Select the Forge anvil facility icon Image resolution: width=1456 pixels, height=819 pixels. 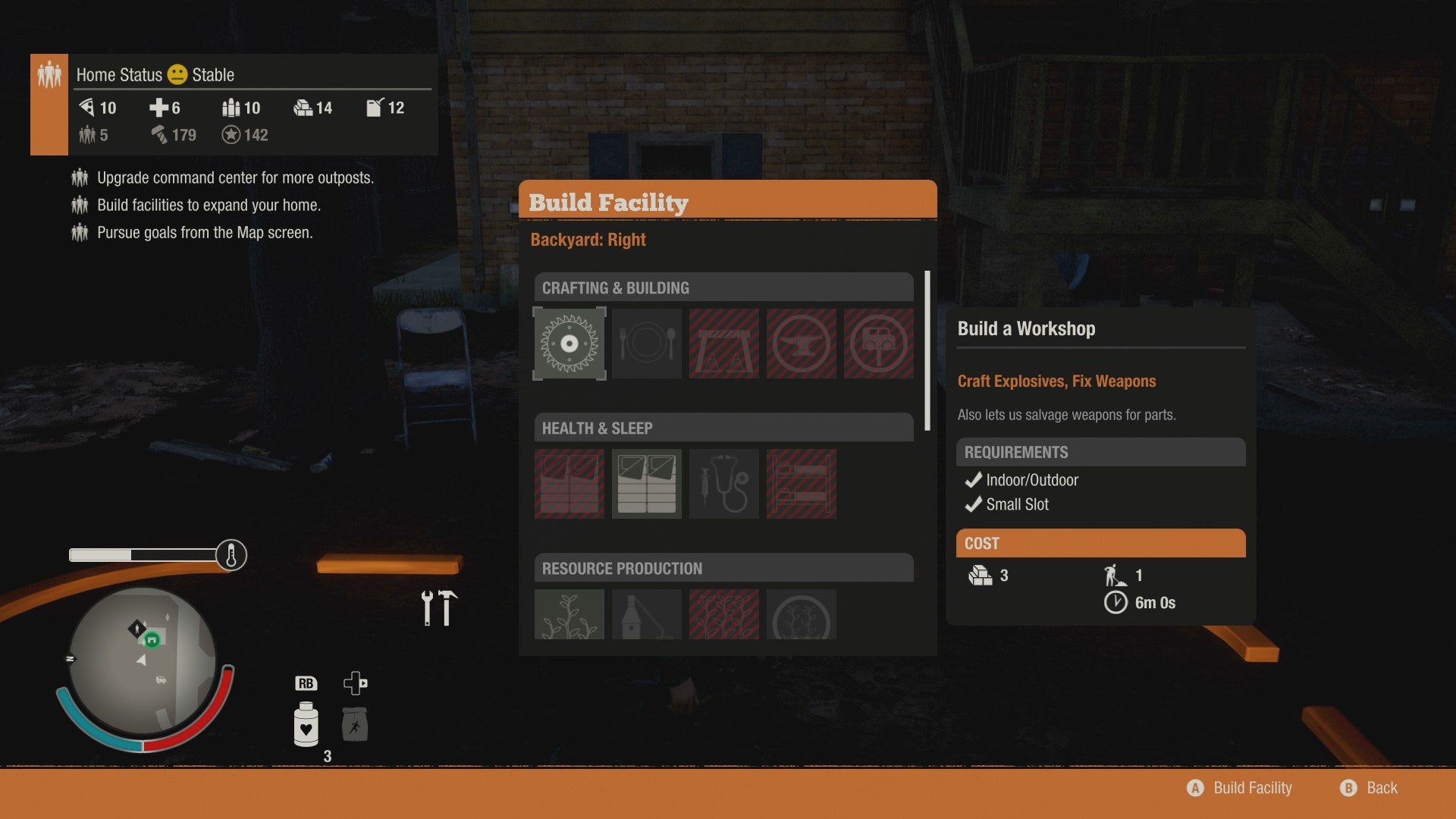click(801, 344)
